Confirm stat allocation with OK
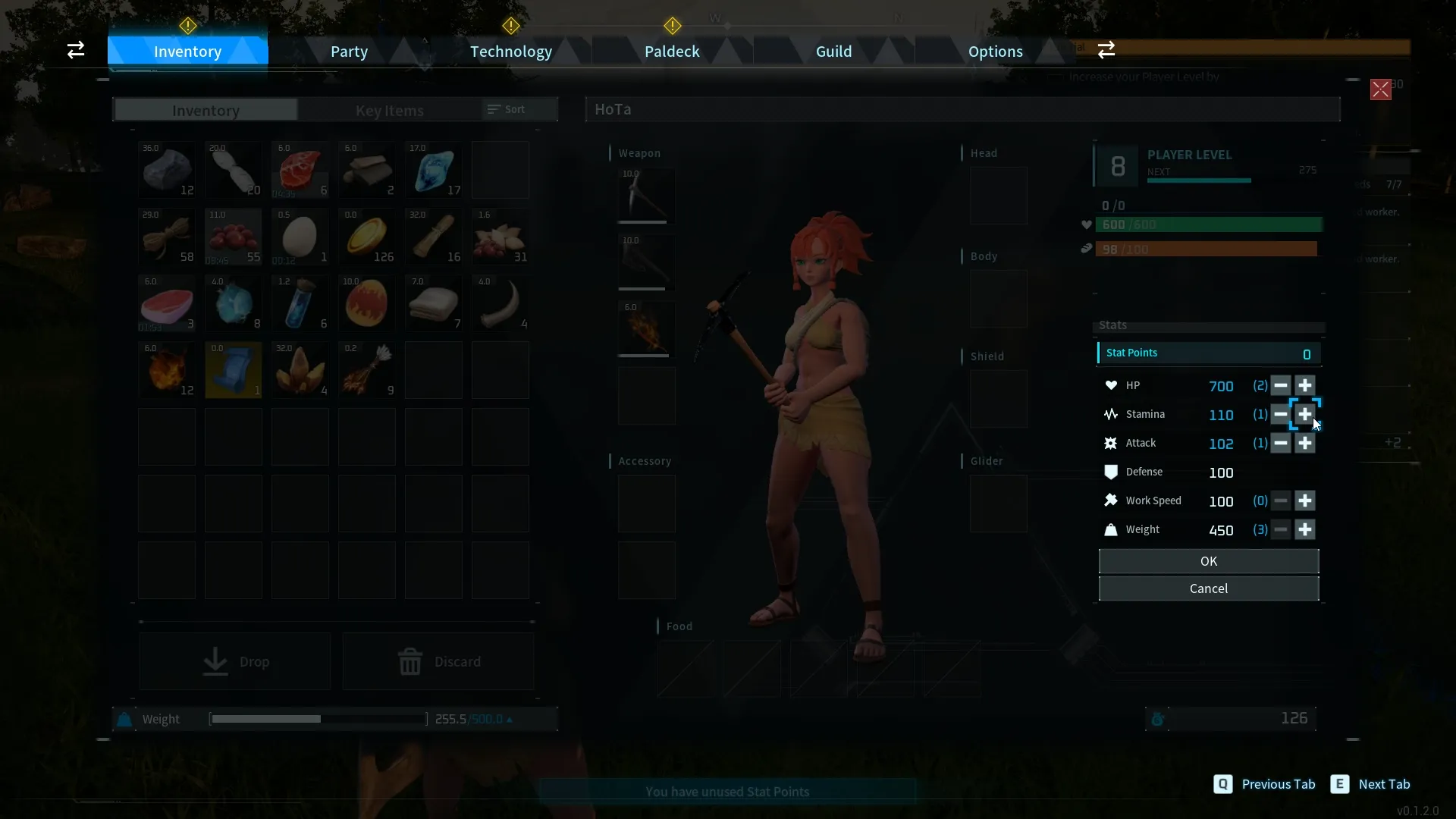This screenshot has height=819, width=1456. [x=1208, y=561]
